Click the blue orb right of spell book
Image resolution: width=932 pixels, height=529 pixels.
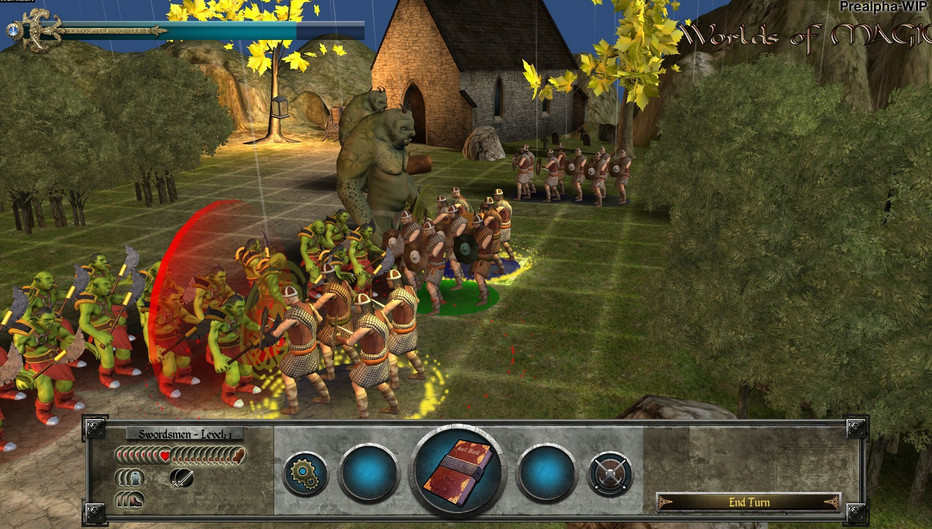tap(546, 473)
